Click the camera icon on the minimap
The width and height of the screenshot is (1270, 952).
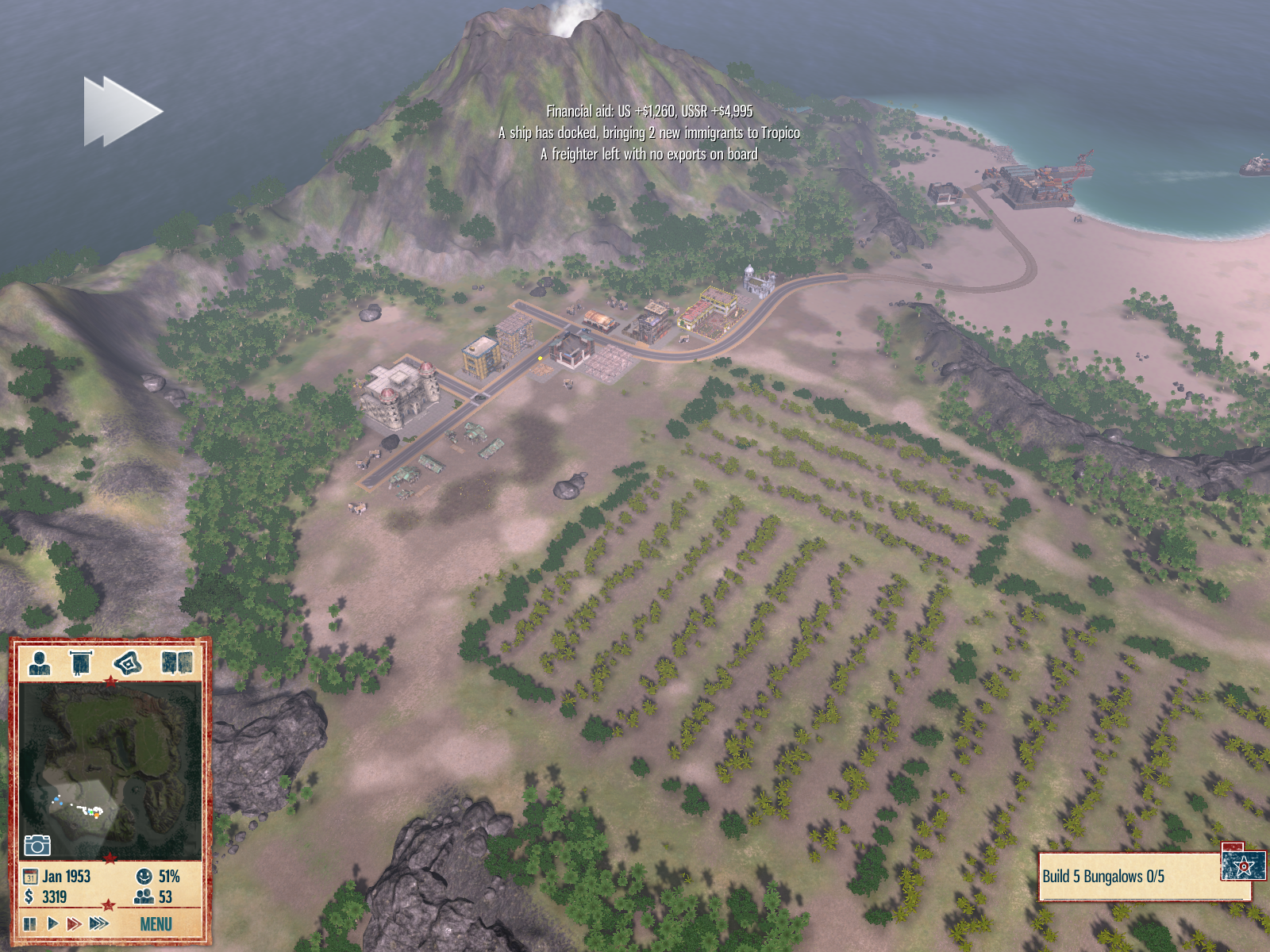(37, 845)
